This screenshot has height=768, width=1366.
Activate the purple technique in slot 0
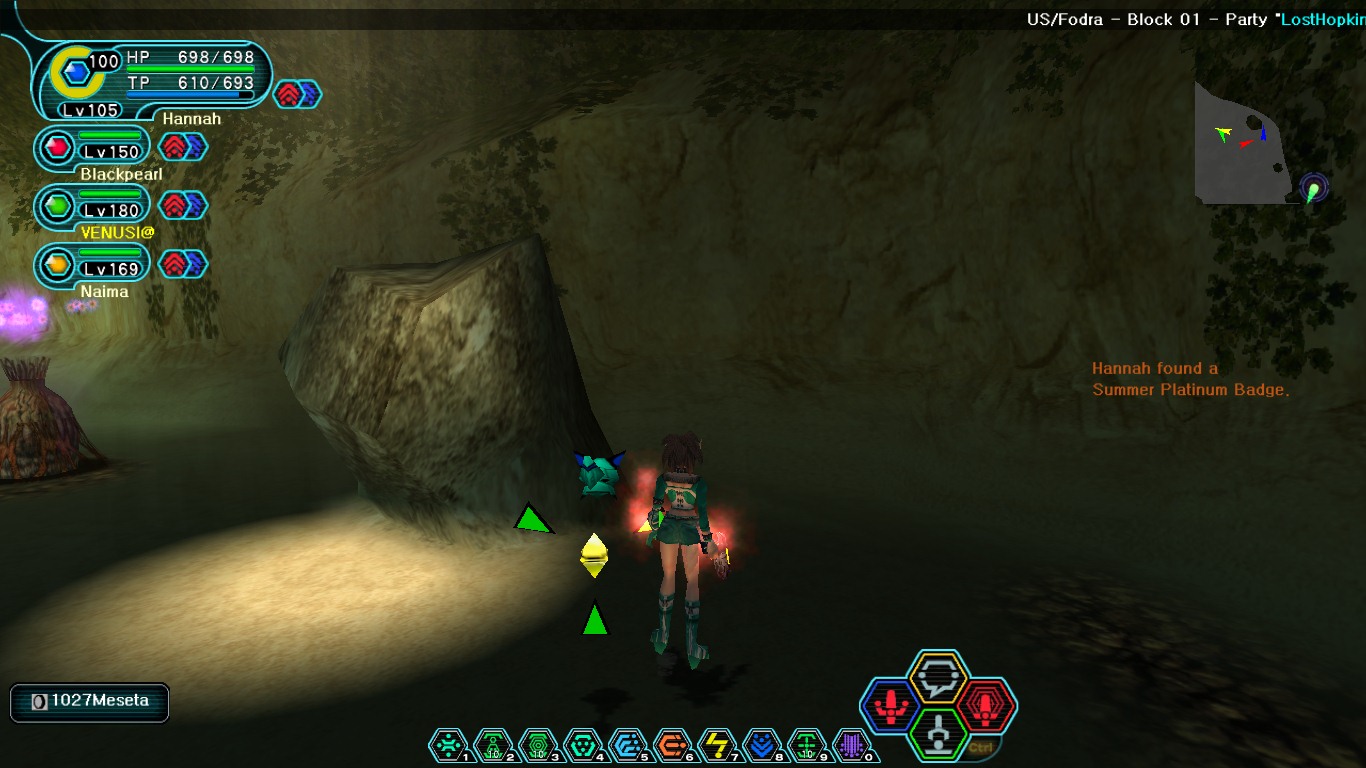pos(851,744)
